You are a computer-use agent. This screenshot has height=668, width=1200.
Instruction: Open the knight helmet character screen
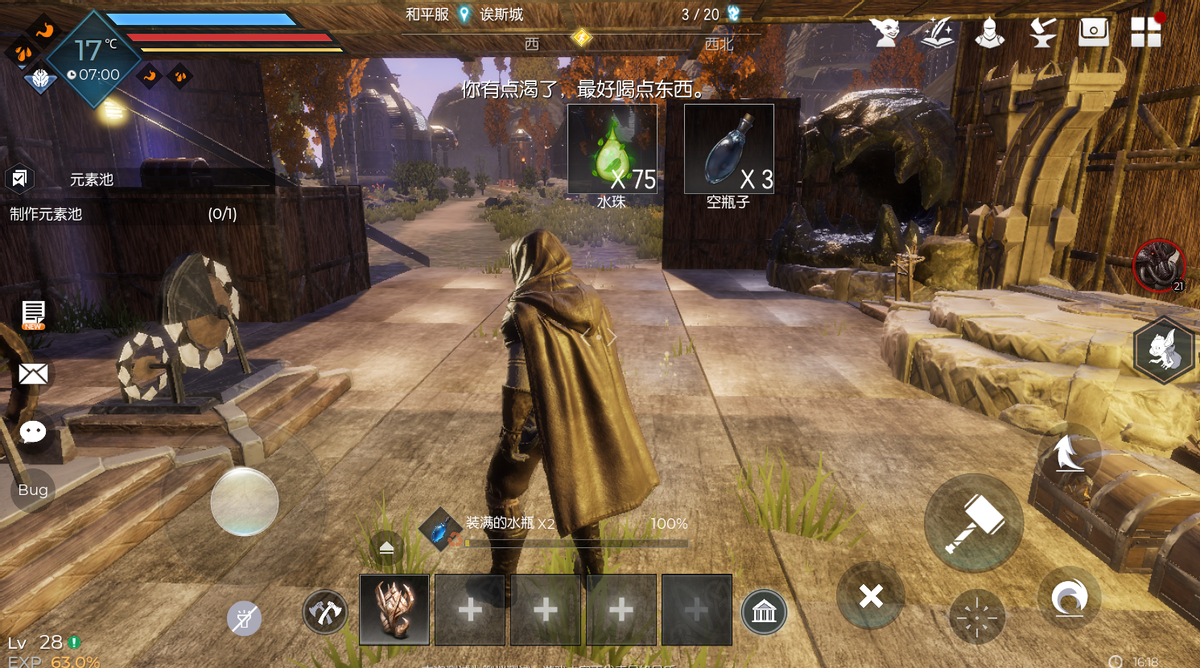989,32
